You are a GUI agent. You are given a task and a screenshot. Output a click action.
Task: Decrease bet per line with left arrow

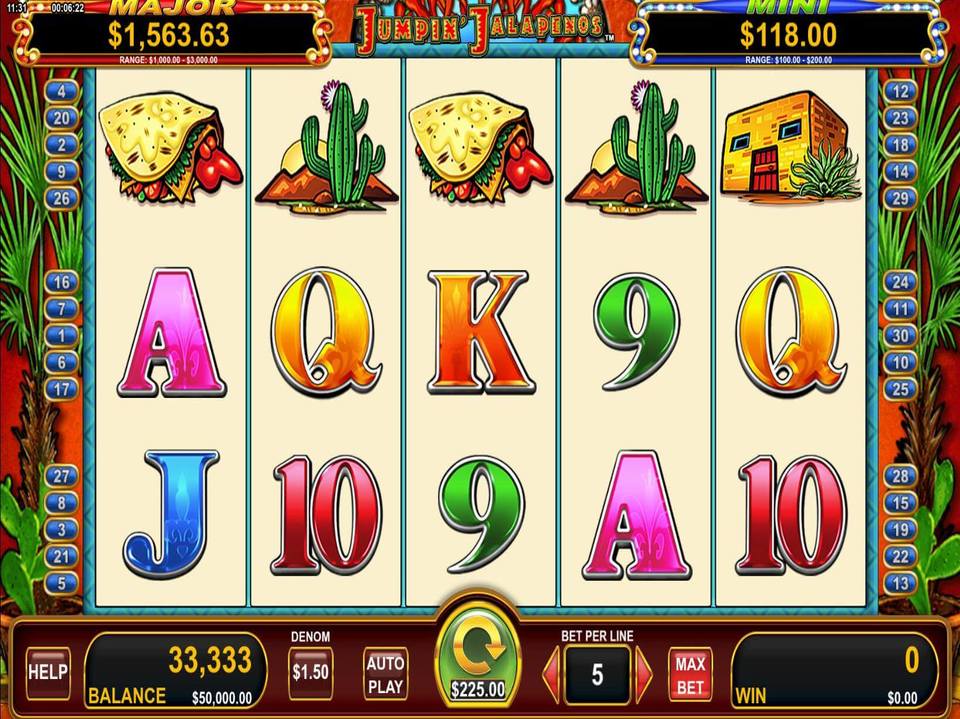pos(550,674)
